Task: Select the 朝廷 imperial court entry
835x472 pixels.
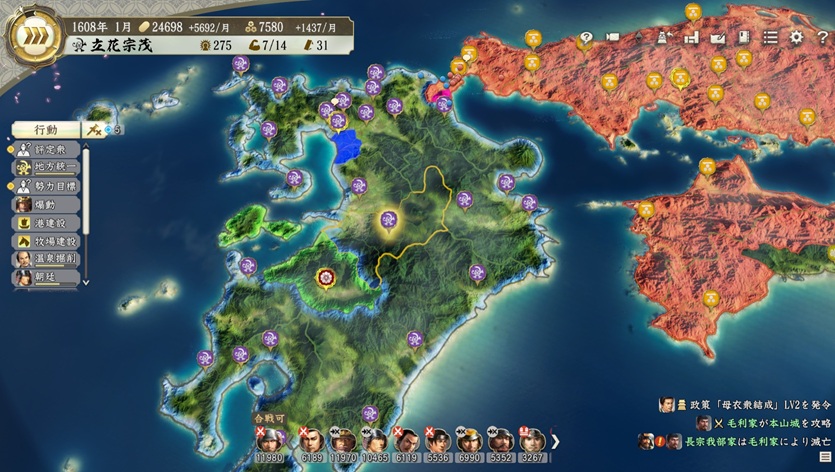Action: (46, 276)
